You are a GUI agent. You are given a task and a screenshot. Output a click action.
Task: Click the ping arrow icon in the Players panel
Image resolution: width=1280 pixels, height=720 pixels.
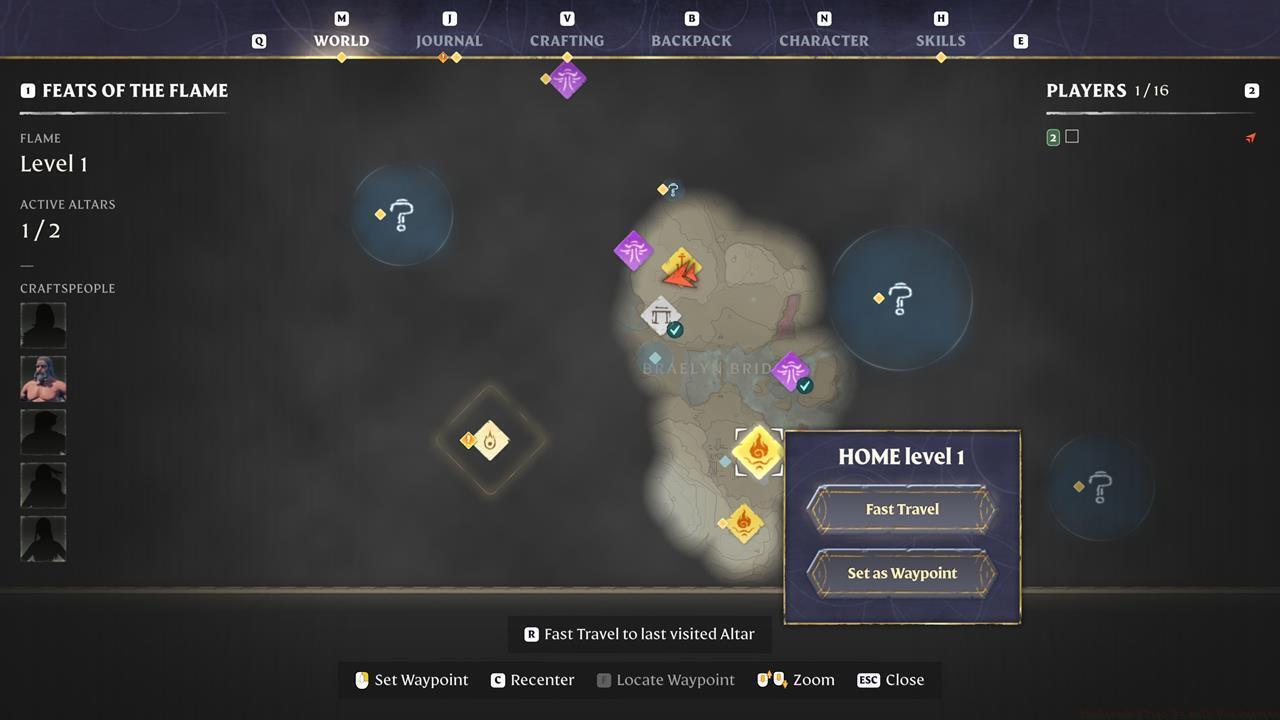point(1251,137)
